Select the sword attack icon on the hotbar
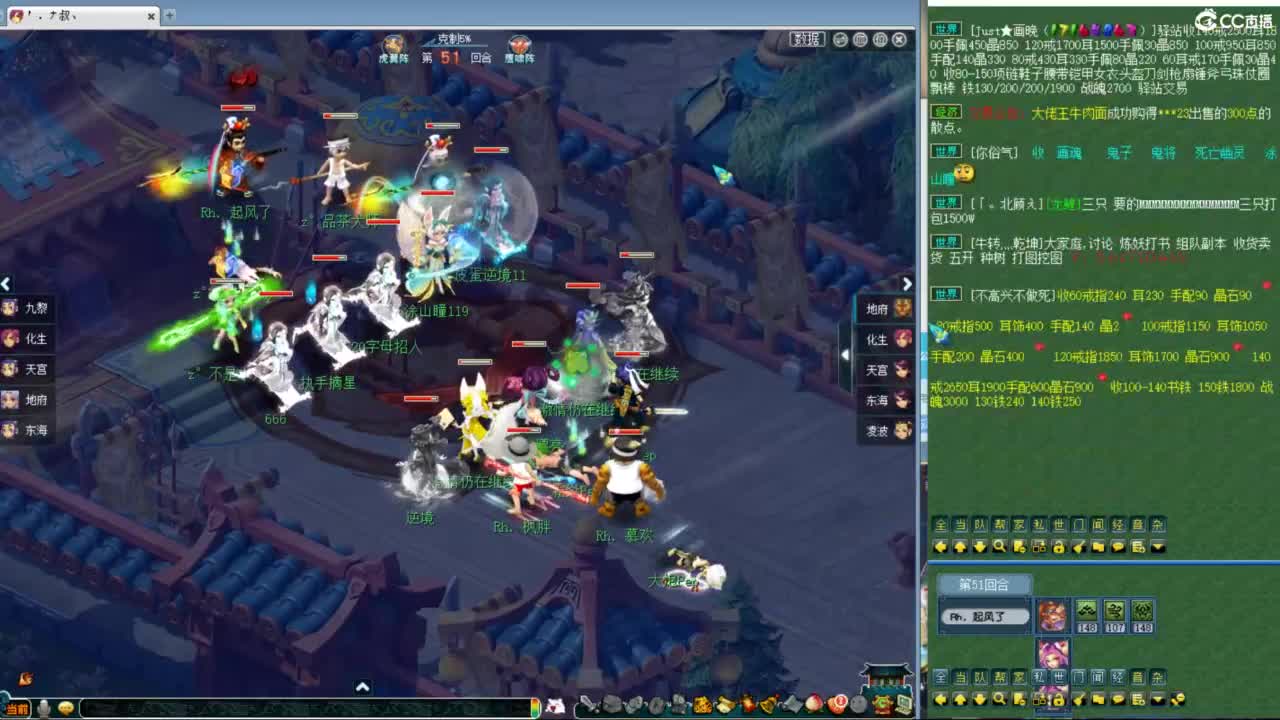The width and height of the screenshot is (1280, 720). (x=587, y=705)
